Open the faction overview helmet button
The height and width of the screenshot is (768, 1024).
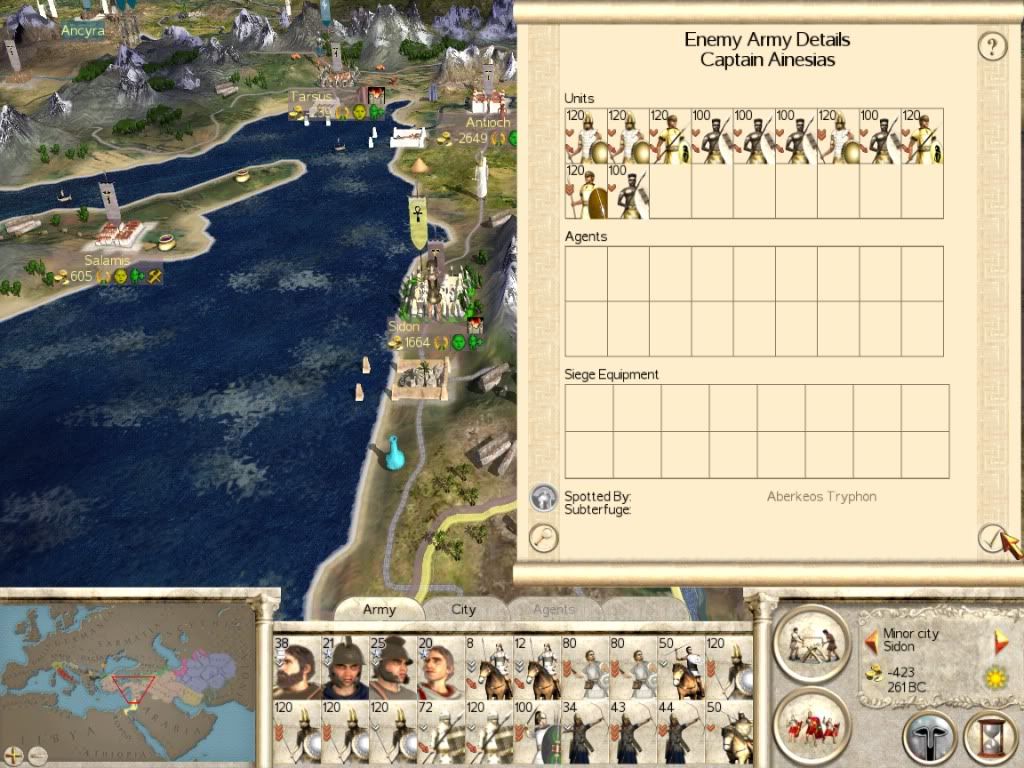pyautogui.click(x=929, y=739)
